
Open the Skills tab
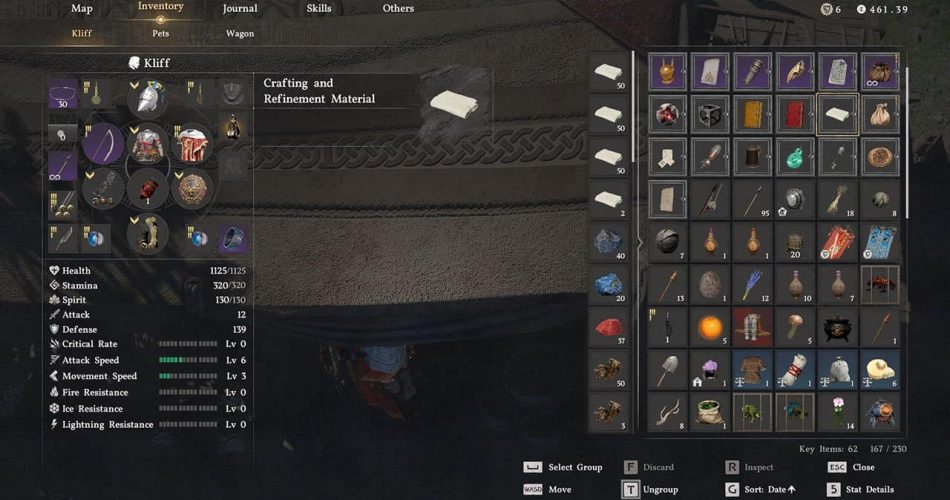(320, 9)
